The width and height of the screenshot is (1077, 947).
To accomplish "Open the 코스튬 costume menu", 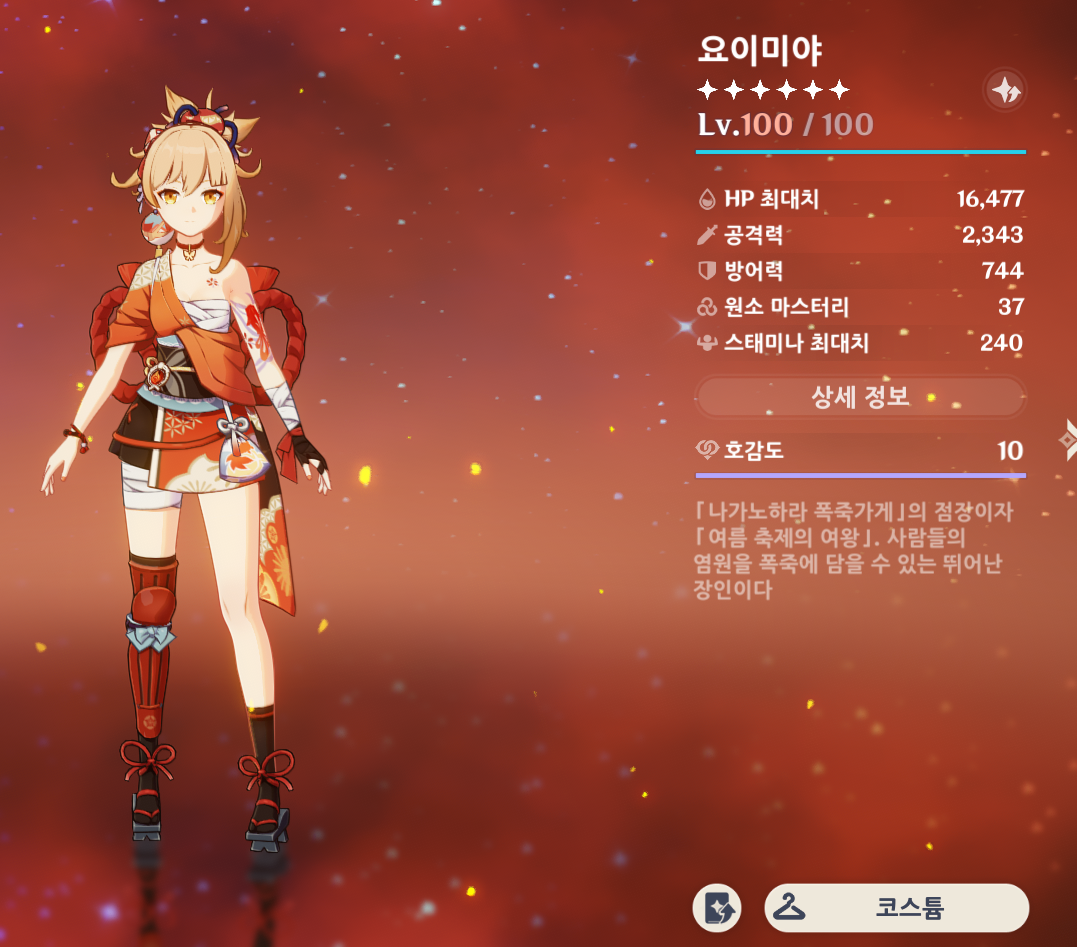I will (x=896, y=908).
